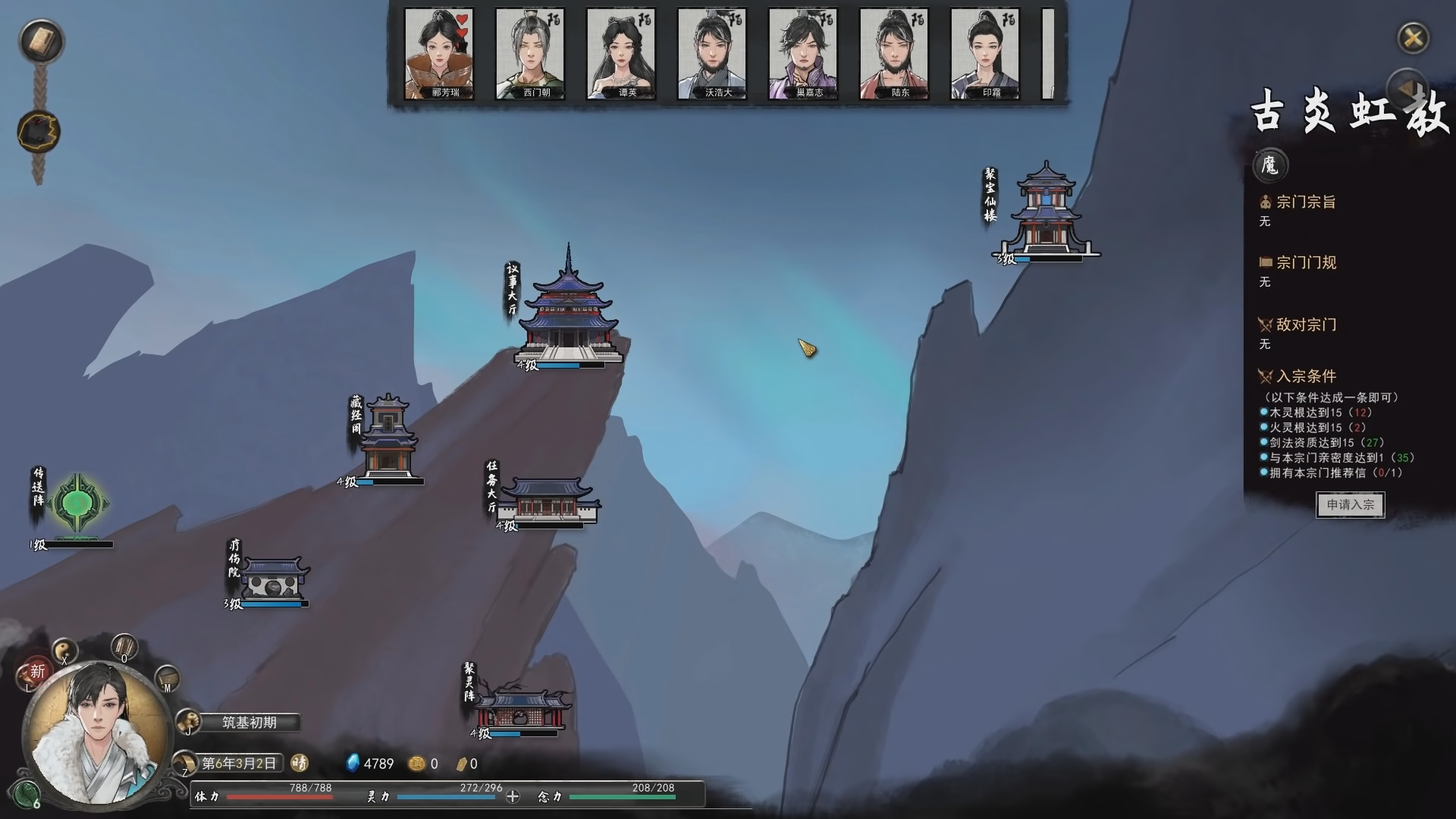Expand the 宗门宗旨 section
The width and height of the screenshot is (1456, 819).
(1303, 202)
